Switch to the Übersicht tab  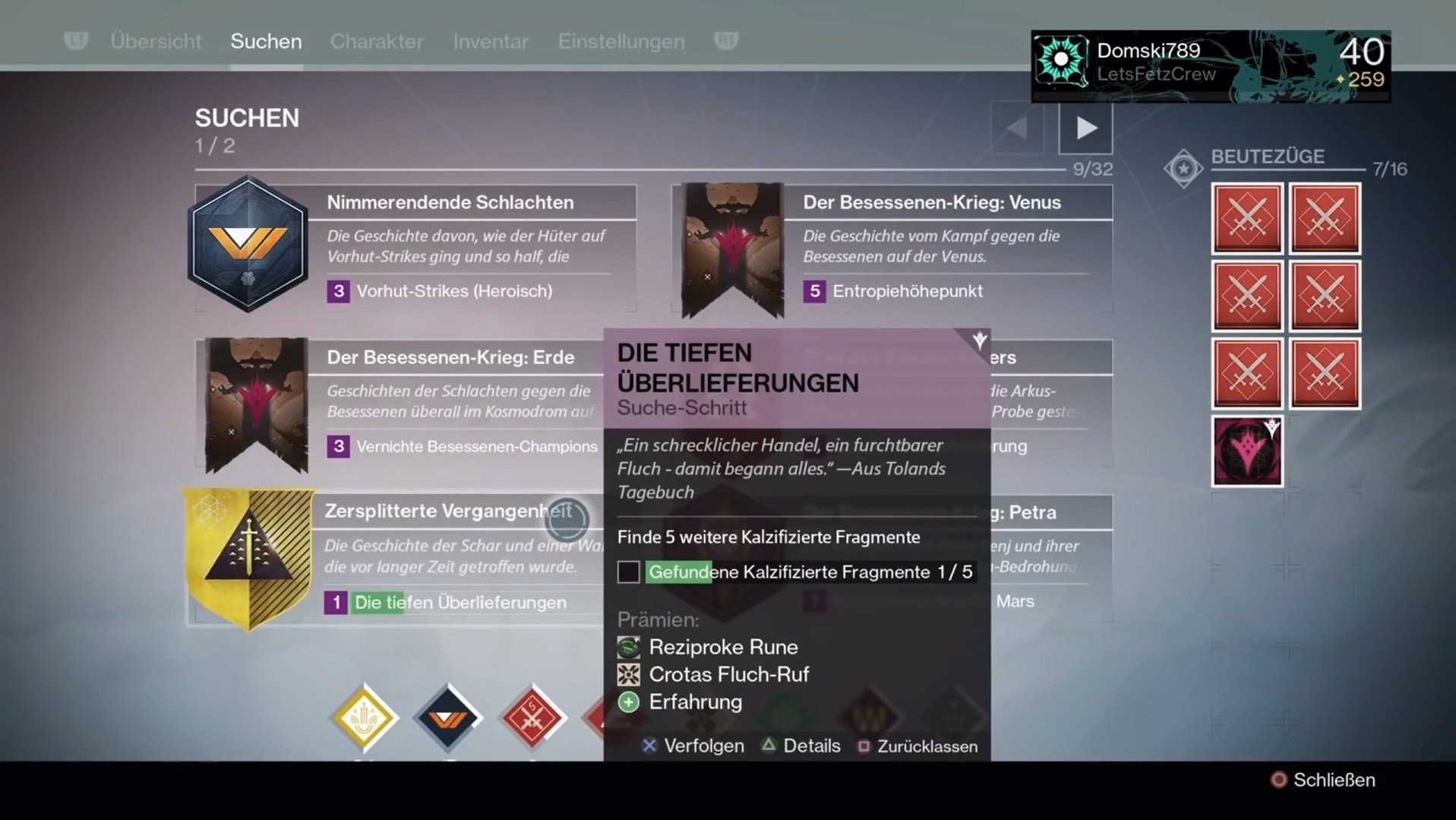click(x=156, y=41)
